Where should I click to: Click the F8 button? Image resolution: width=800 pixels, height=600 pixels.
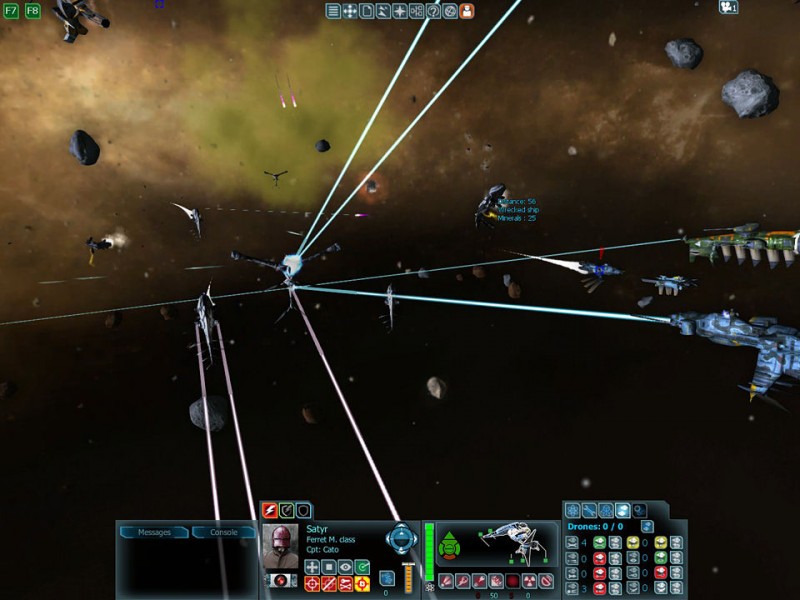(x=32, y=11)
